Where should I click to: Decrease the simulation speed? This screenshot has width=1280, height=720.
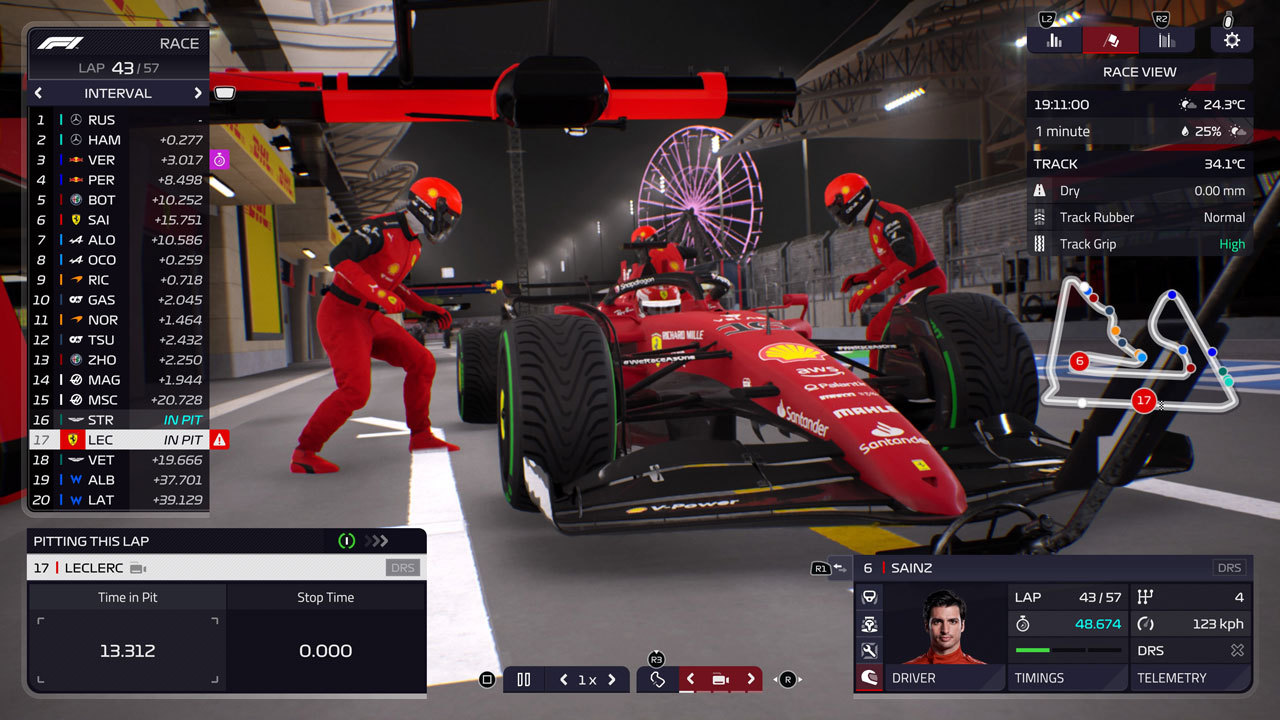564,680
